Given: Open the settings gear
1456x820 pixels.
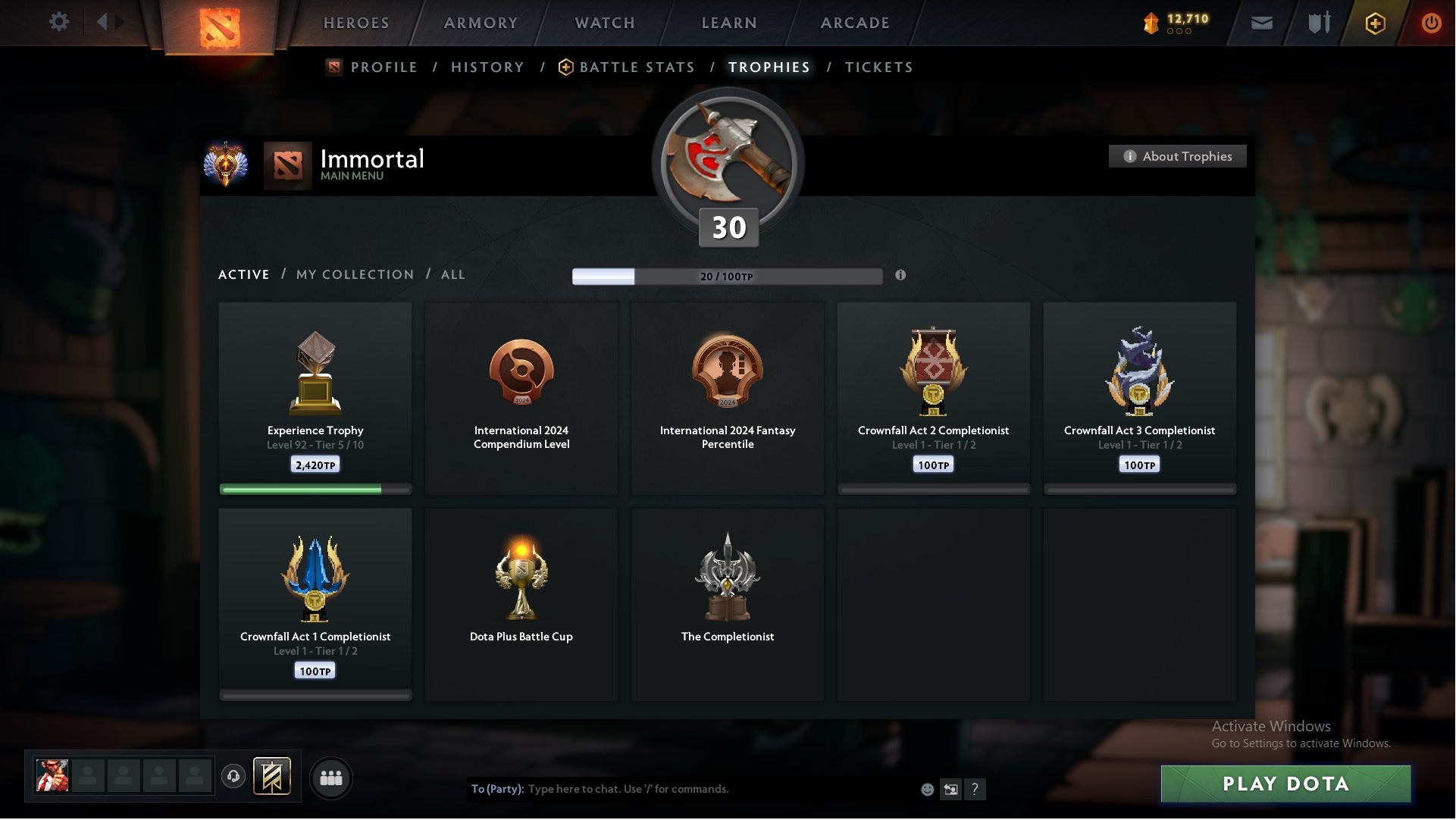Looking at the screenshot, I should coord(59,22).
